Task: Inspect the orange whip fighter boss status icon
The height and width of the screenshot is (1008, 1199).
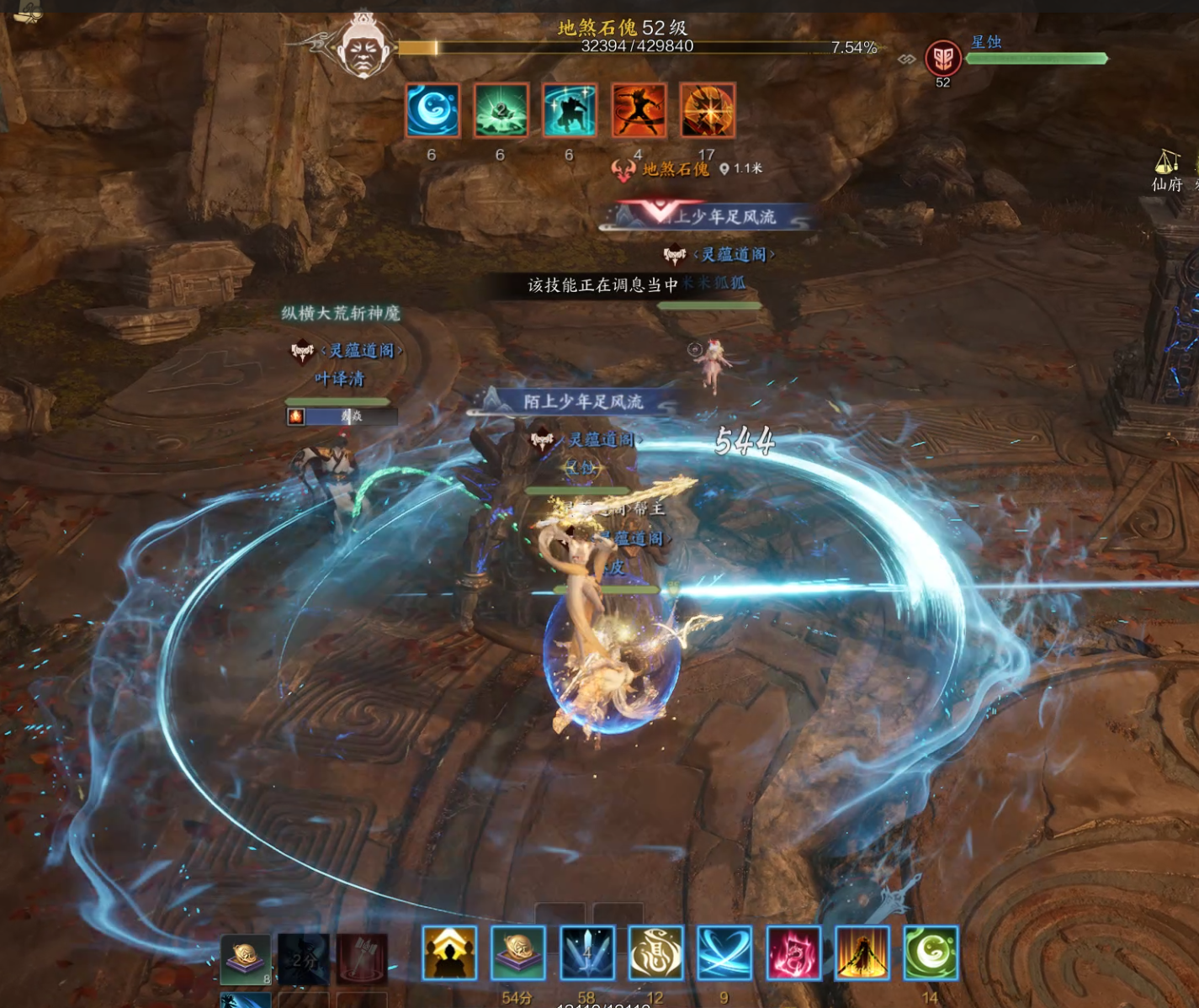Action: (639, 110)
